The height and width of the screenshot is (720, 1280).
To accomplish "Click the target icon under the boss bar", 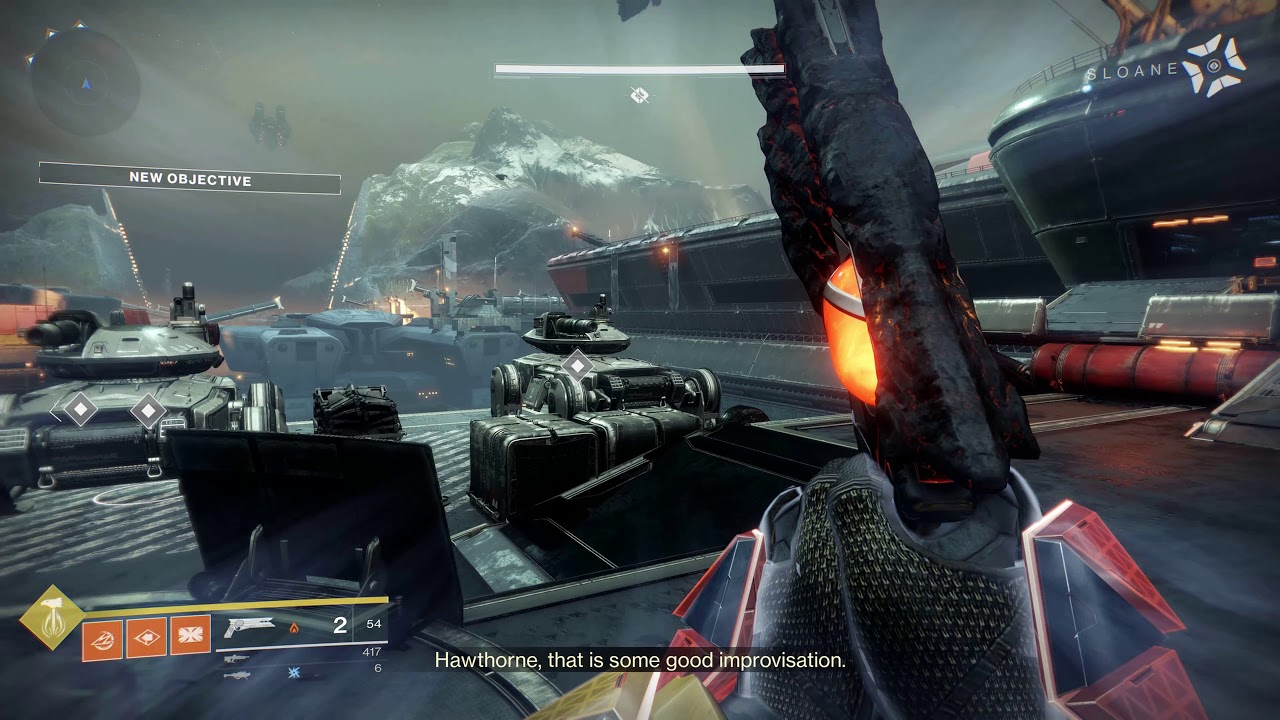I will pos(640,95).
